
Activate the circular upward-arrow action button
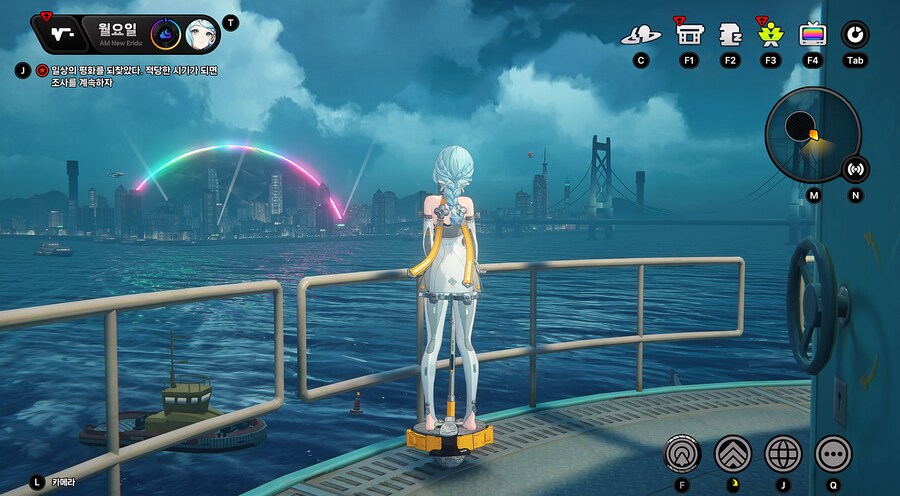682,454
